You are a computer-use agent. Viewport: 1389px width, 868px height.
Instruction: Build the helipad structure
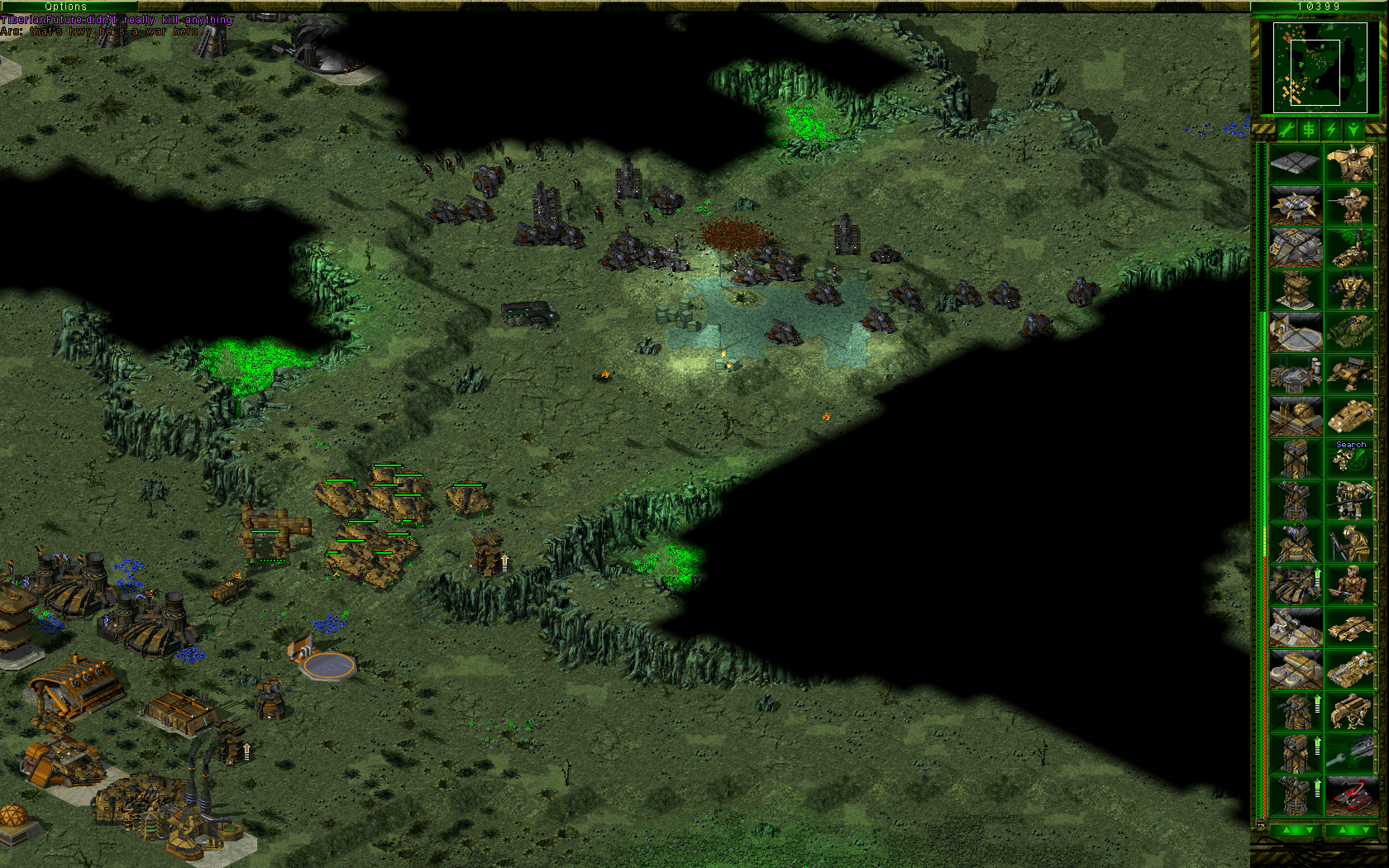tap(1295, 332)
